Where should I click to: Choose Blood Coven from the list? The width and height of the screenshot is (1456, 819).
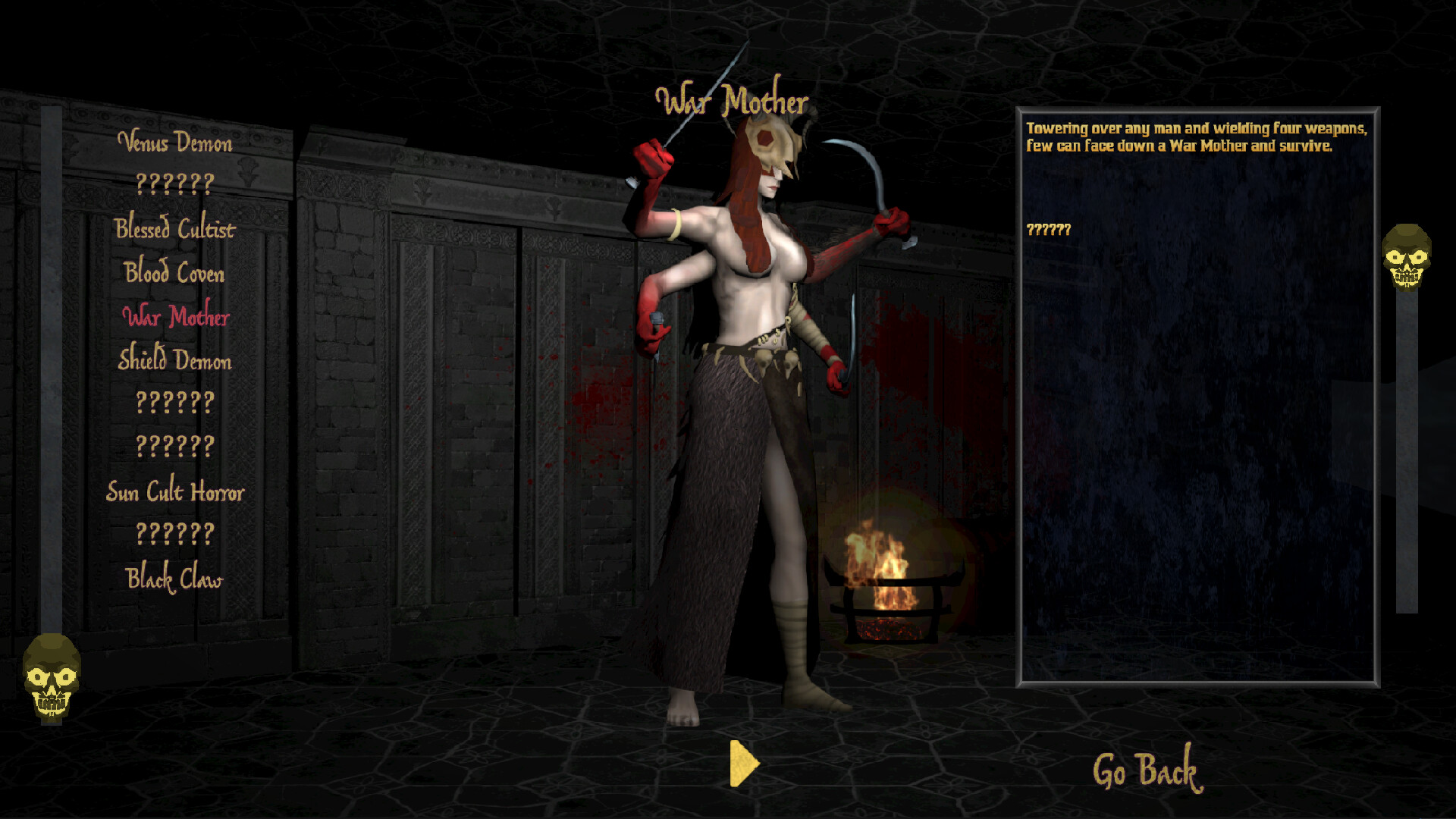pos(174,272)
